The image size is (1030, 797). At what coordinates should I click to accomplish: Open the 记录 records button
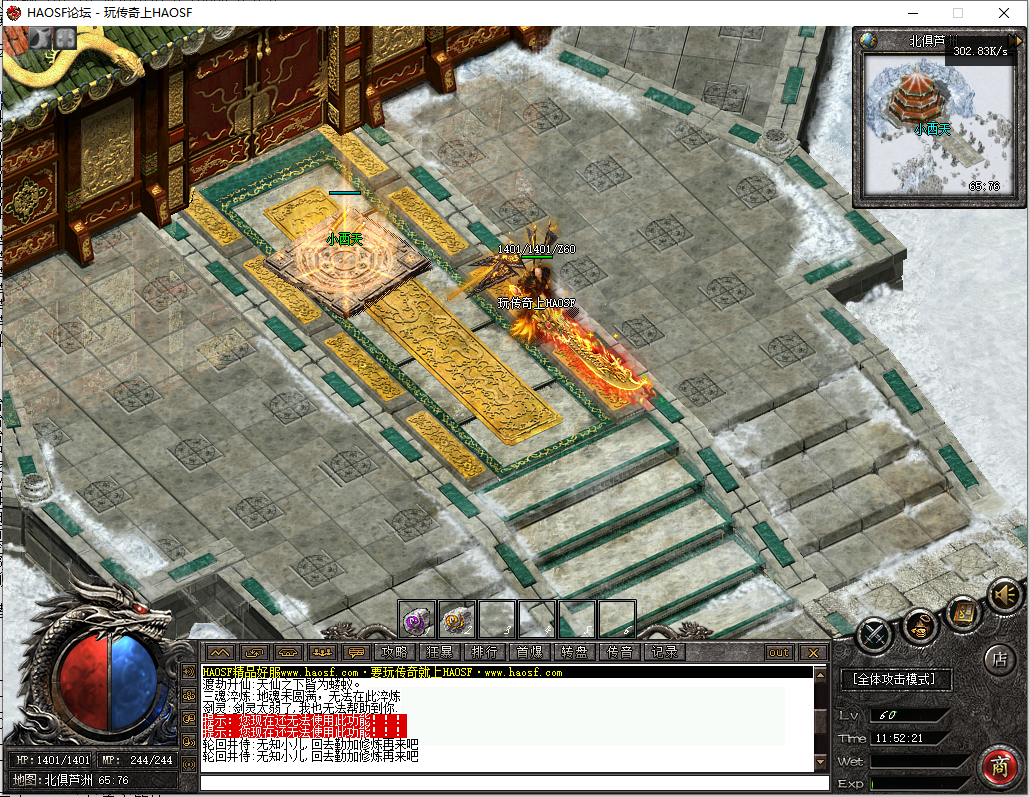tap(664, 652)
